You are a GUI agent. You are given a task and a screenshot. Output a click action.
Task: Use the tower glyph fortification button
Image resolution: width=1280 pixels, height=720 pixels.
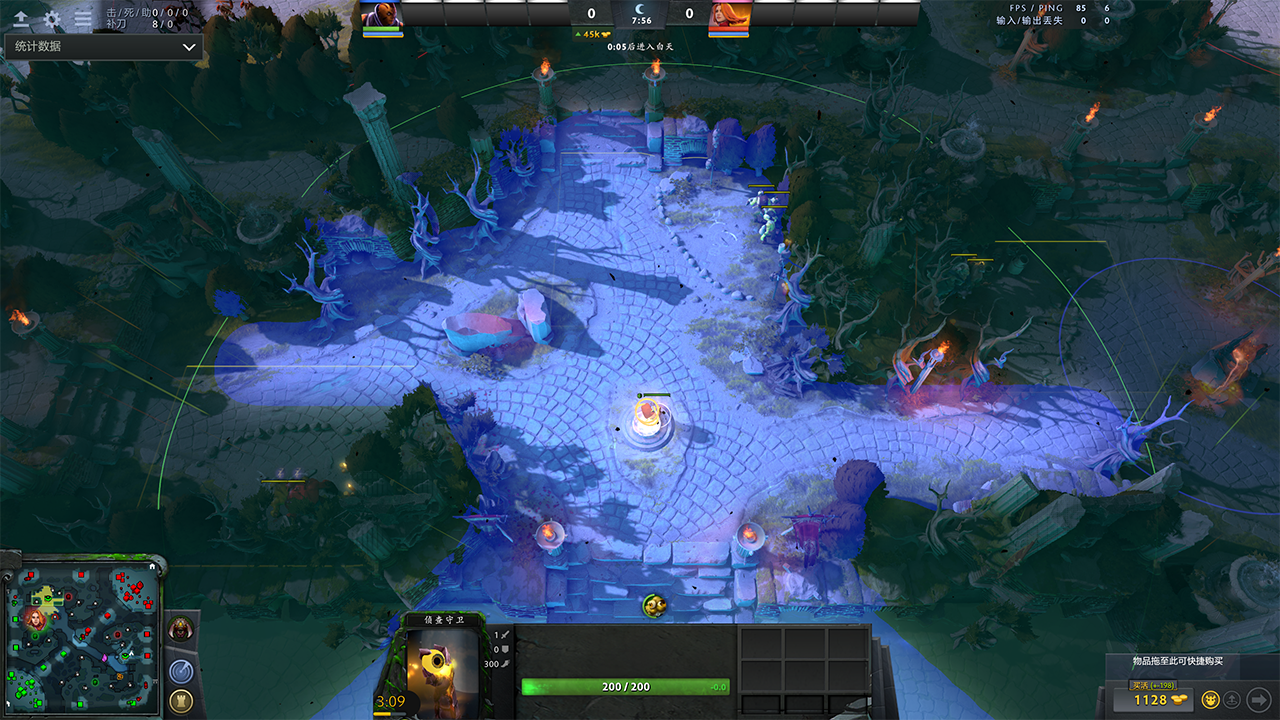click(181, 700)
